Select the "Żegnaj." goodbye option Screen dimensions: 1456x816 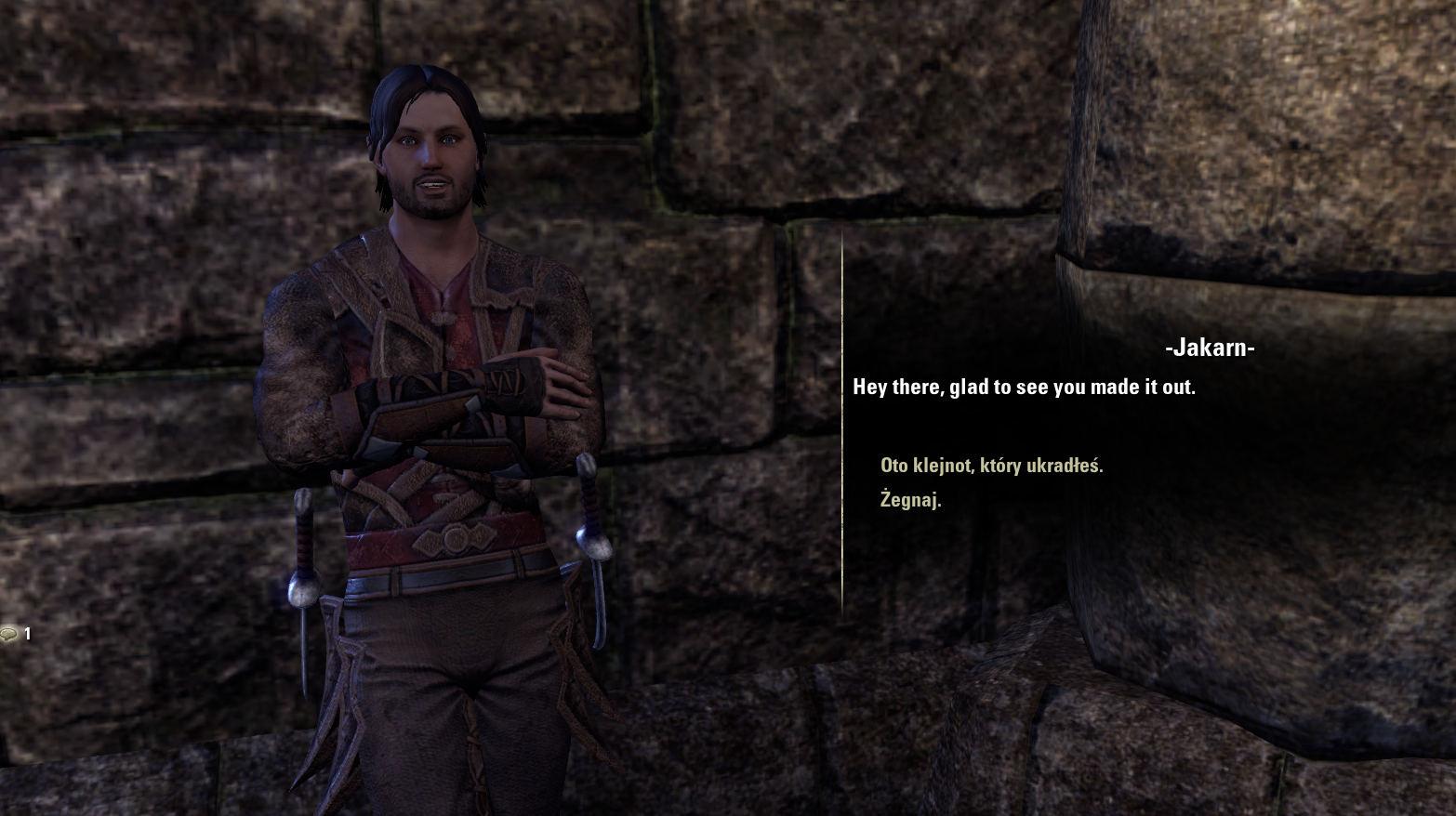coord(910,500)
